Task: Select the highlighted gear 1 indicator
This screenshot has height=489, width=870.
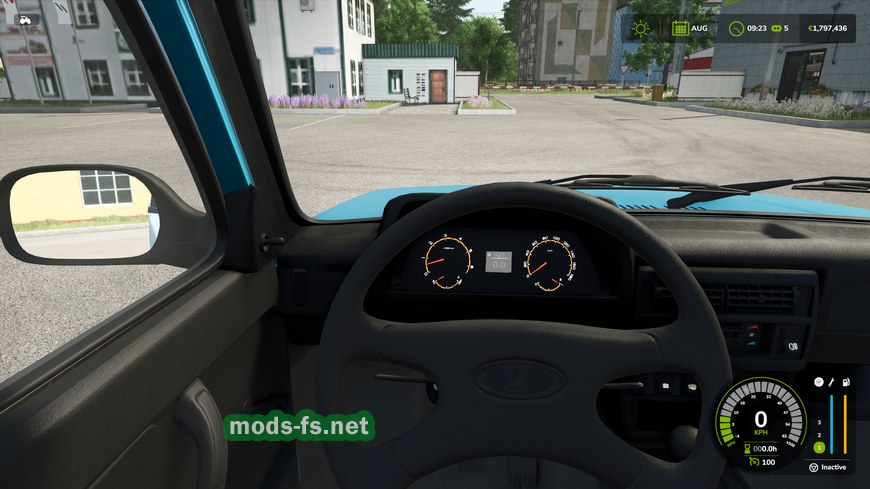Action: click(x=818, y=447)
